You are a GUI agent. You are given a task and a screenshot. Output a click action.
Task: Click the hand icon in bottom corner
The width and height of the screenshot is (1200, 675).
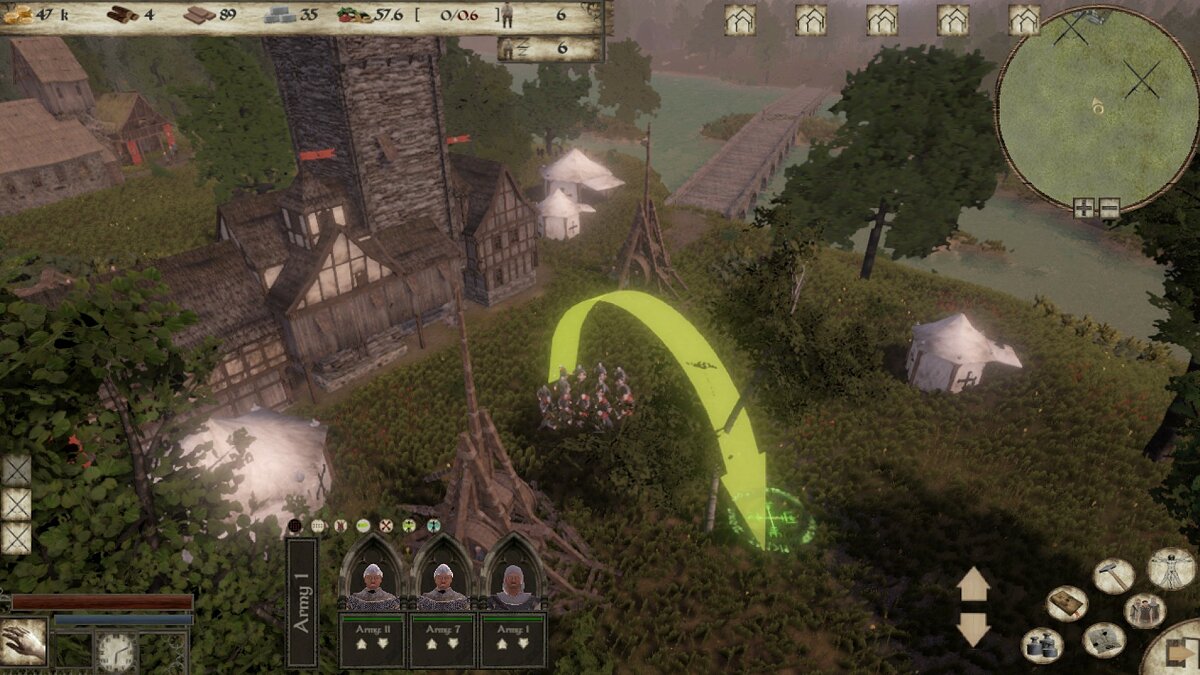click(23, 644)
